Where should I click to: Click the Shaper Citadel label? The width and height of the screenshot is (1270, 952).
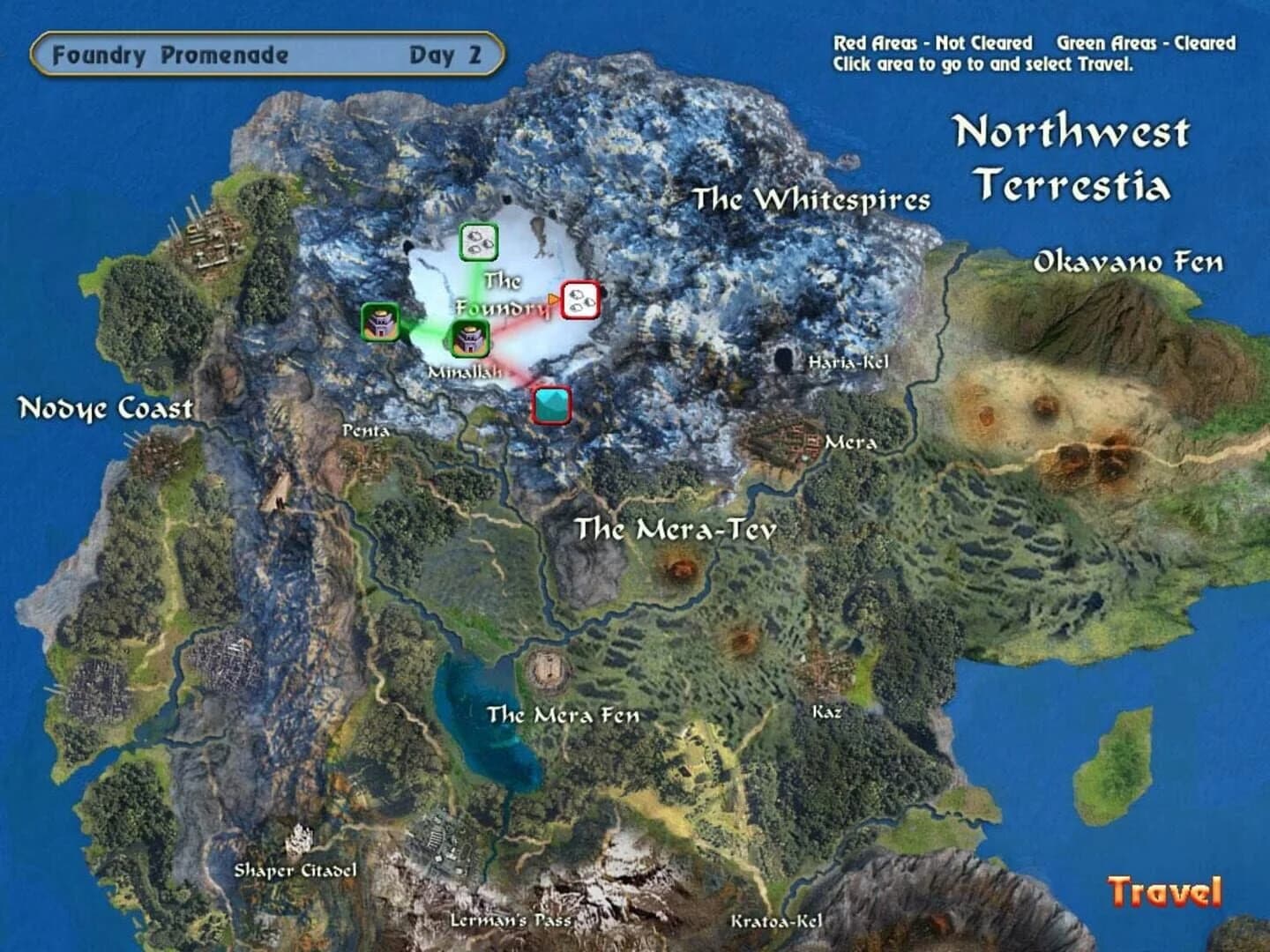pyautogui.click(x=297, y=869)
